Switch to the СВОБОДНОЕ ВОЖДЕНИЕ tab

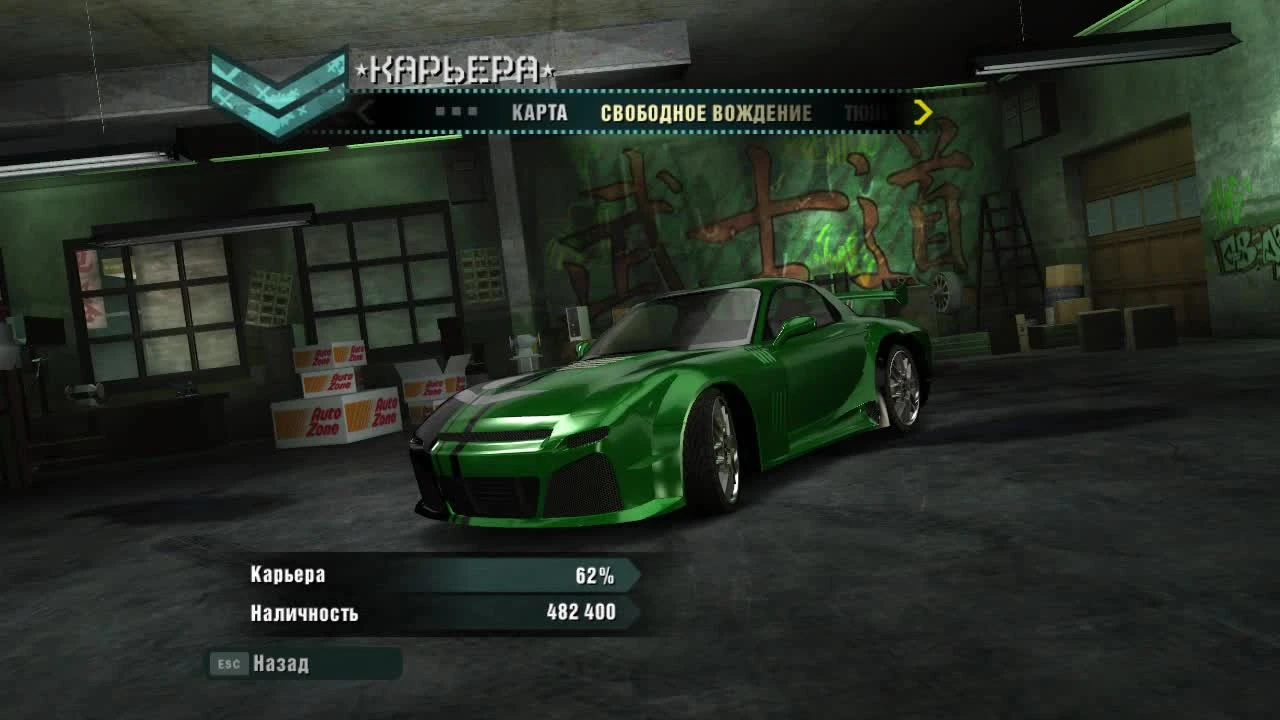point(705,113)
